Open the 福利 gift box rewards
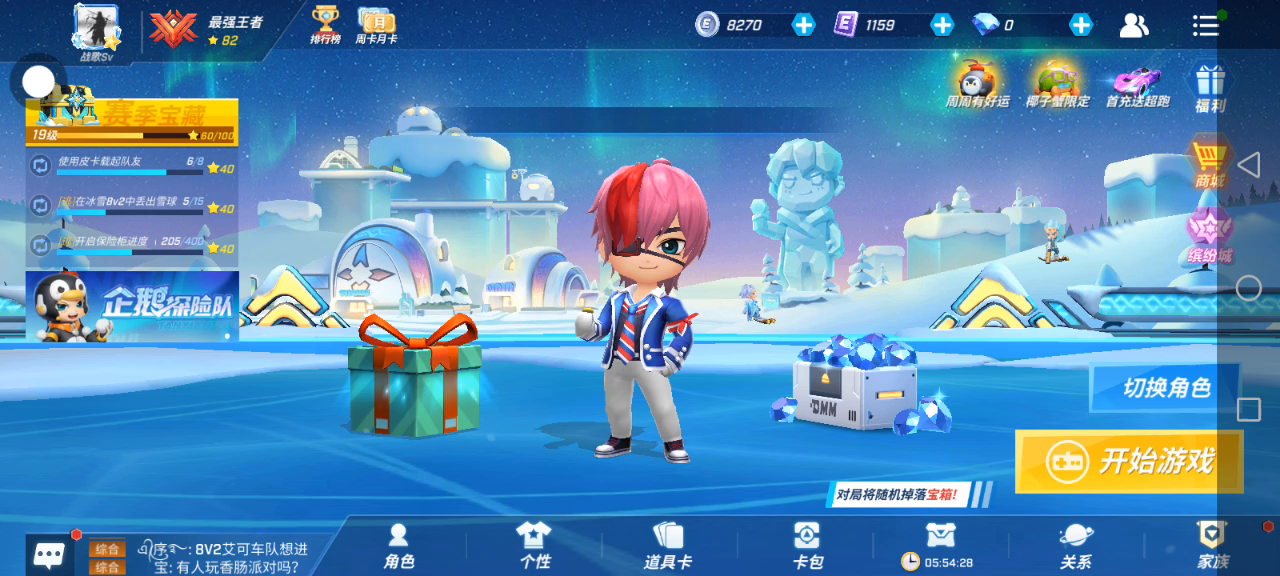 (1210, 86)
